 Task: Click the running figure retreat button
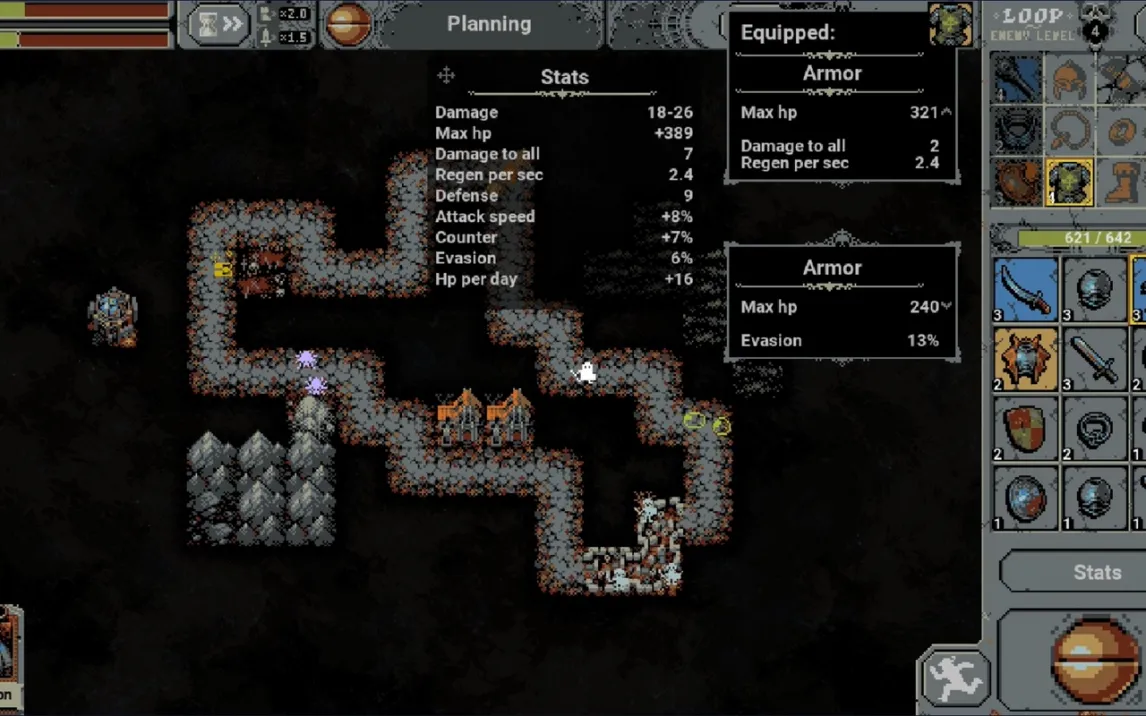coord(955,678)
